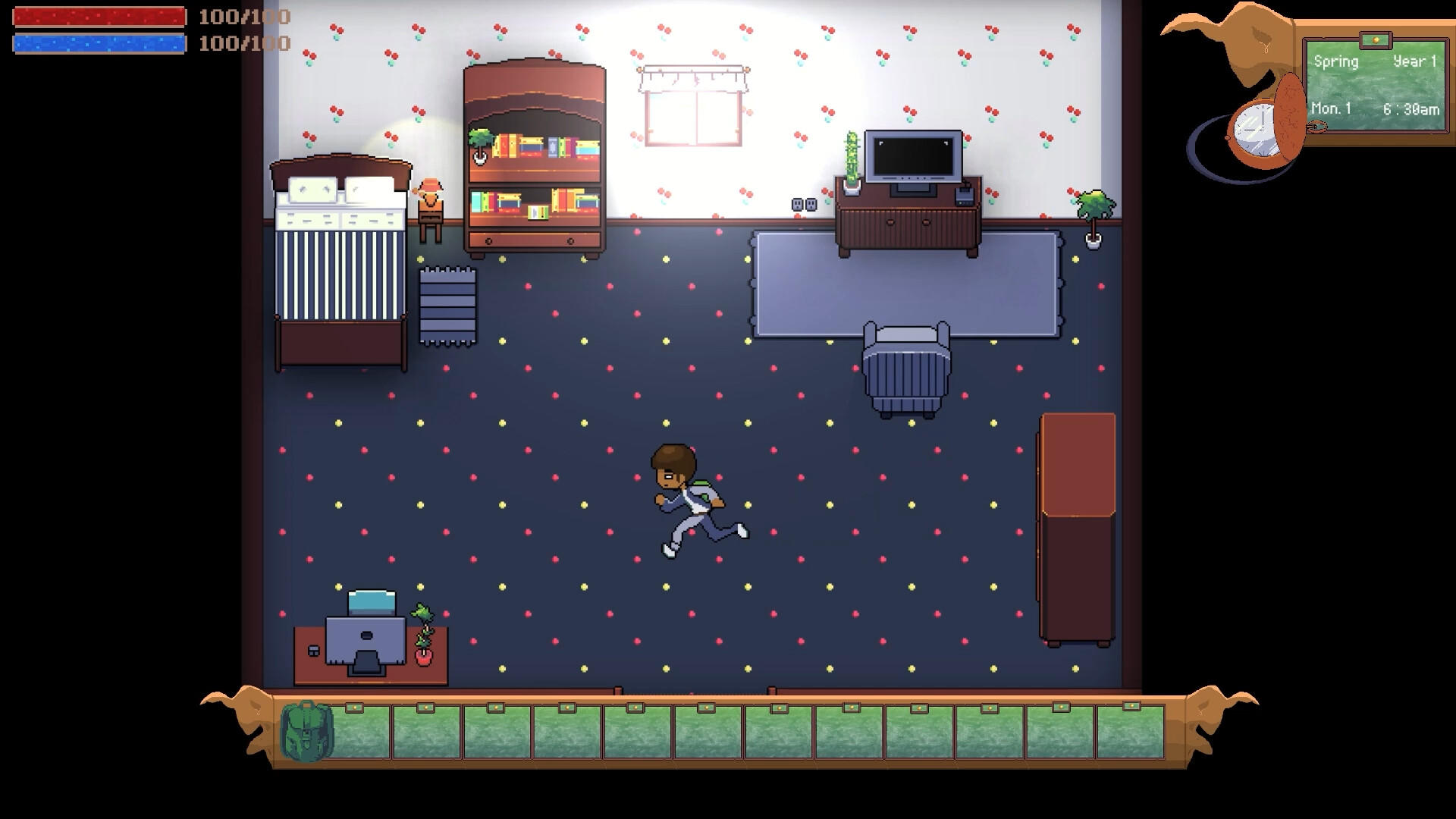1456x819 pixels.
Task: Click the latch on the first hotbar slot
Action: [x=354, y=708]
